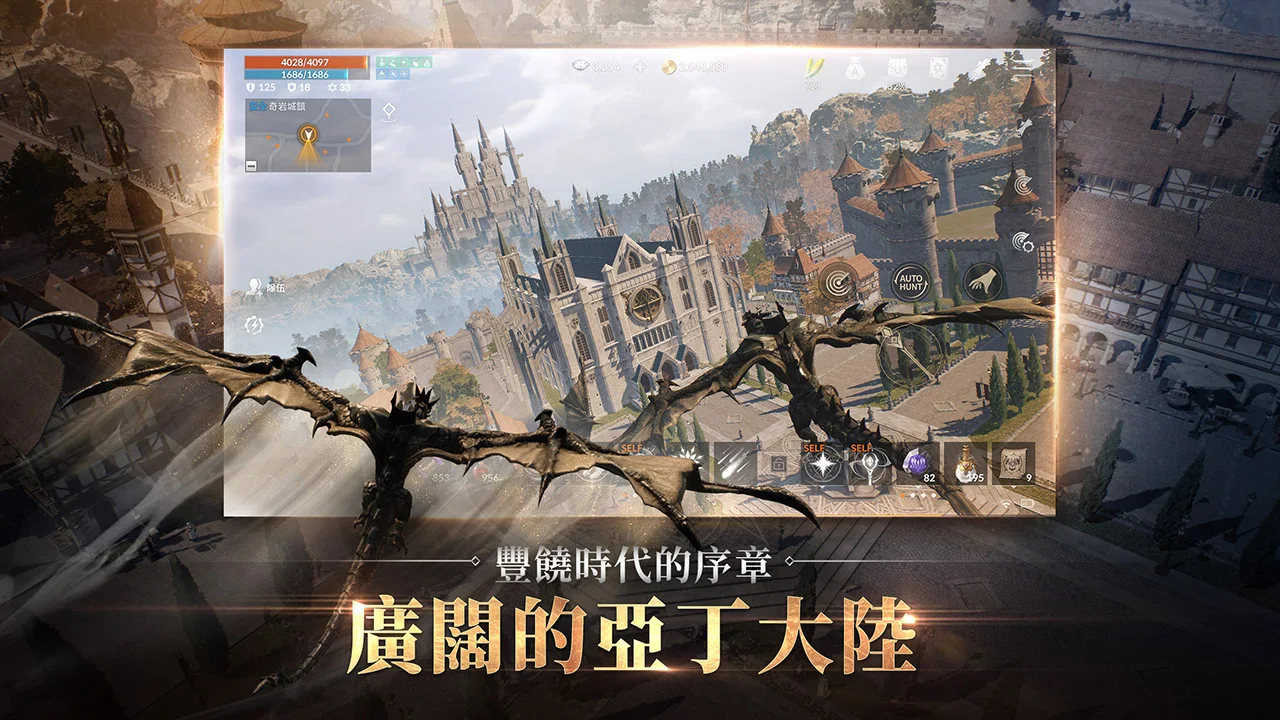
Task: Tap the HP bar showing 4028/4097
Action: 303,62
